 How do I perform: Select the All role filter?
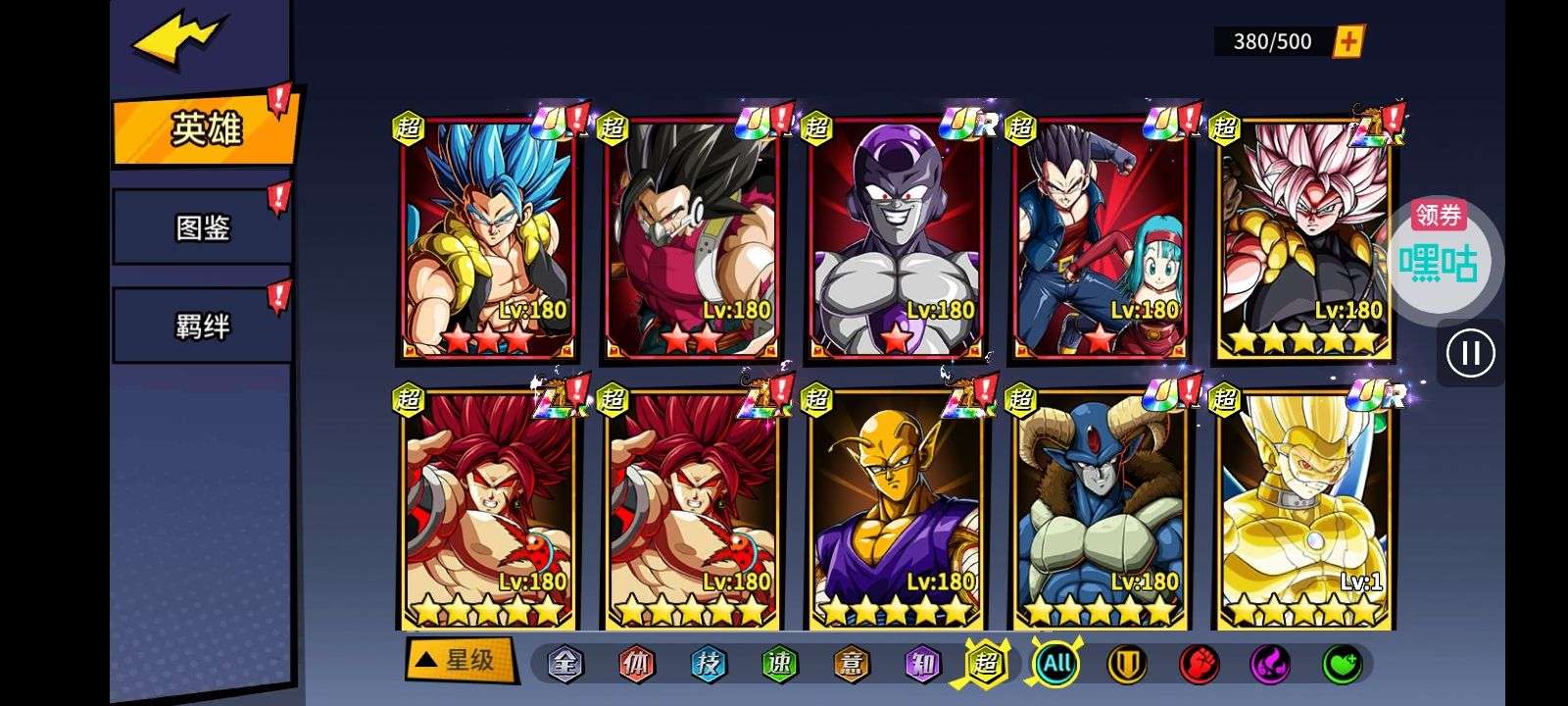tap(1056, 664)
